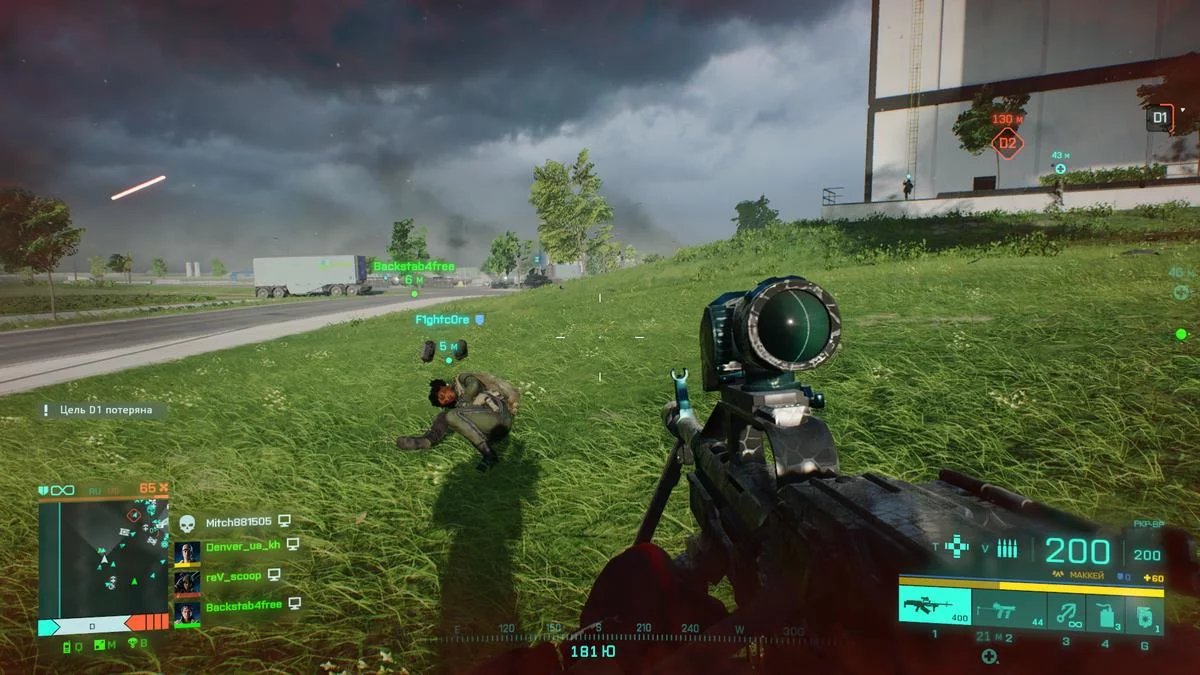Select the grenade slot marked G
Screen dimensions: 1200x675
(x=1144, y=609)
